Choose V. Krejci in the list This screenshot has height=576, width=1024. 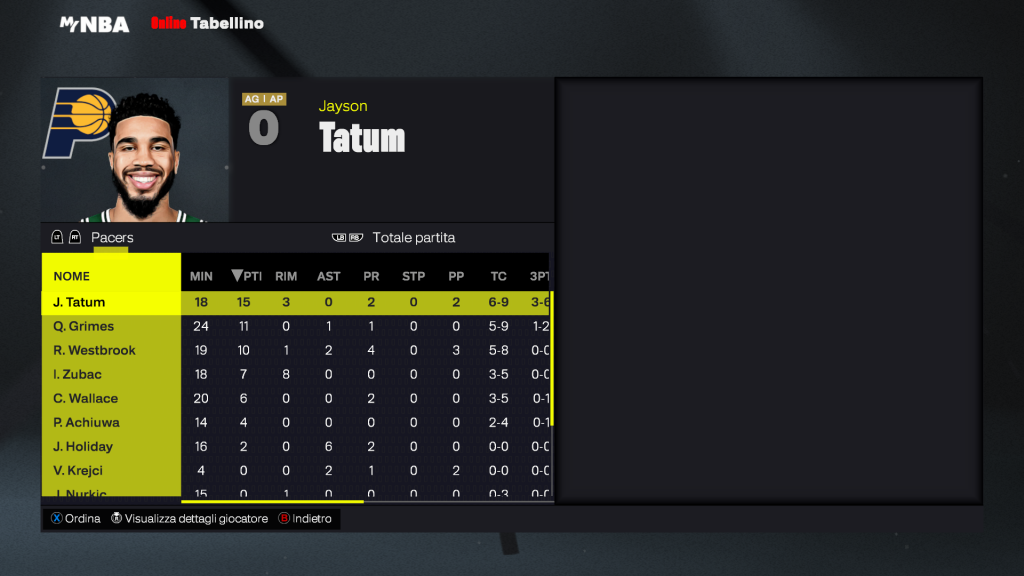click(x=78, y=470)
